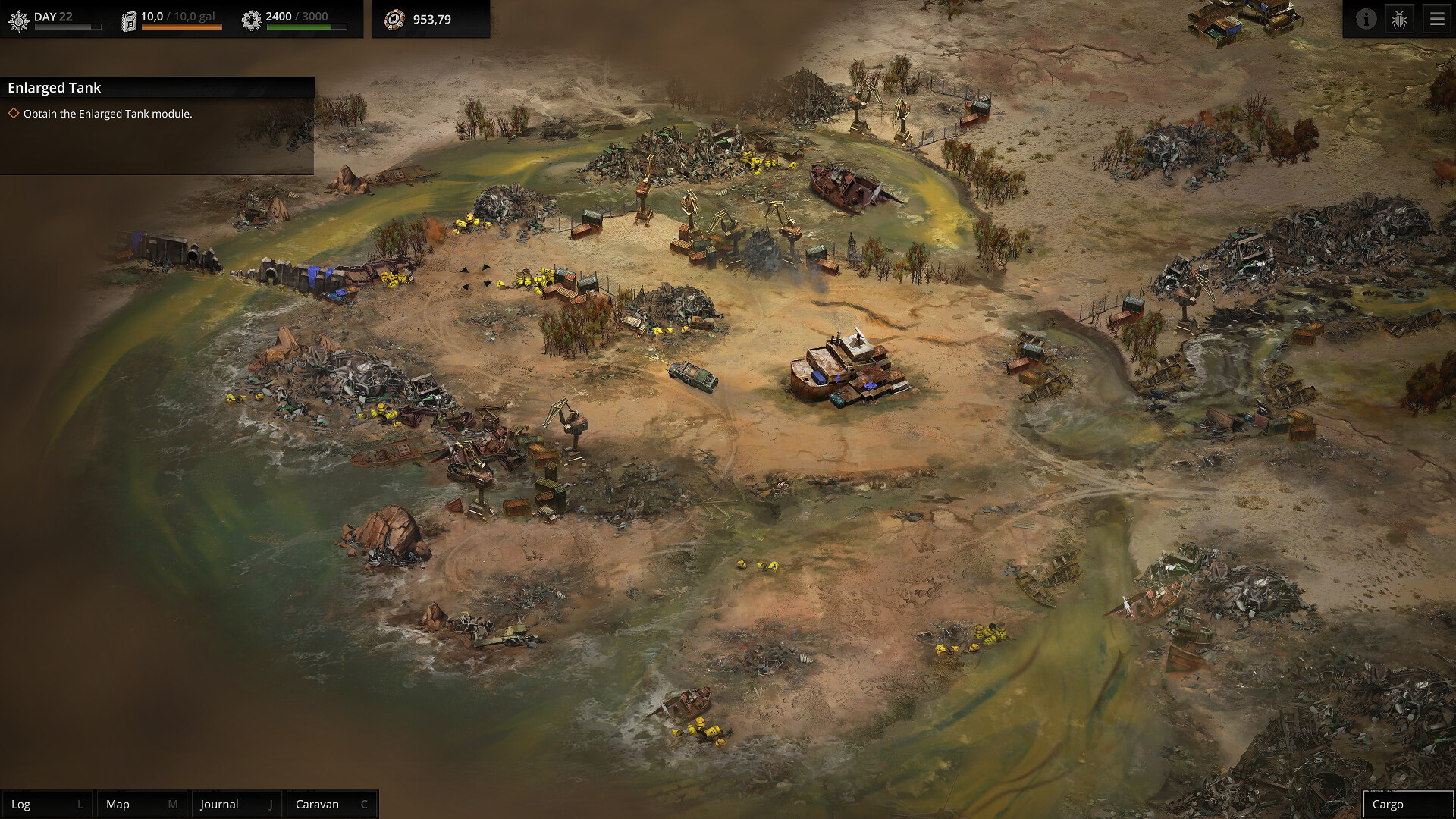Select the player truck on the map

click(692, 376)
